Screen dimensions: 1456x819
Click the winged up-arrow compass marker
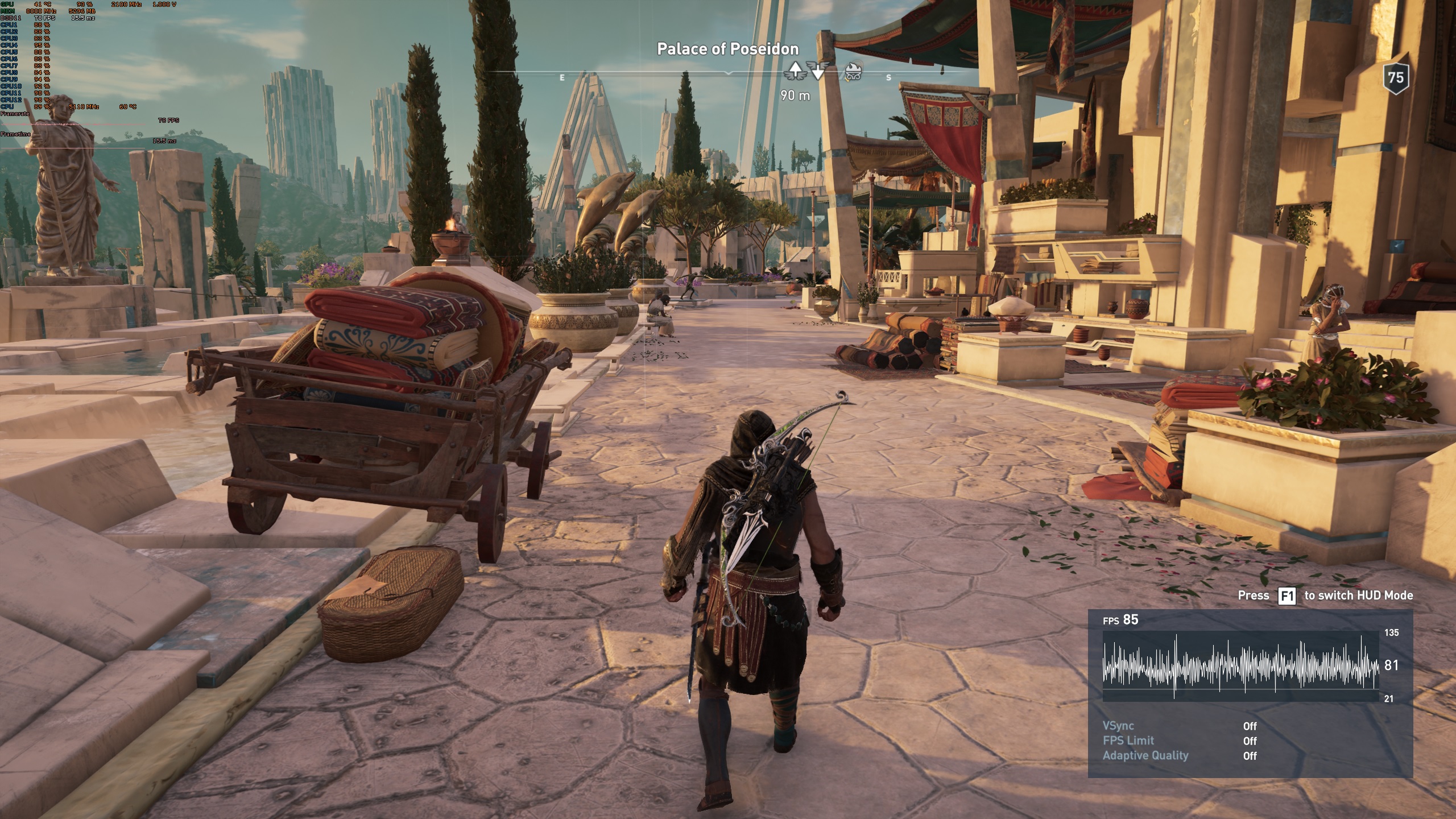pos(795,71)
